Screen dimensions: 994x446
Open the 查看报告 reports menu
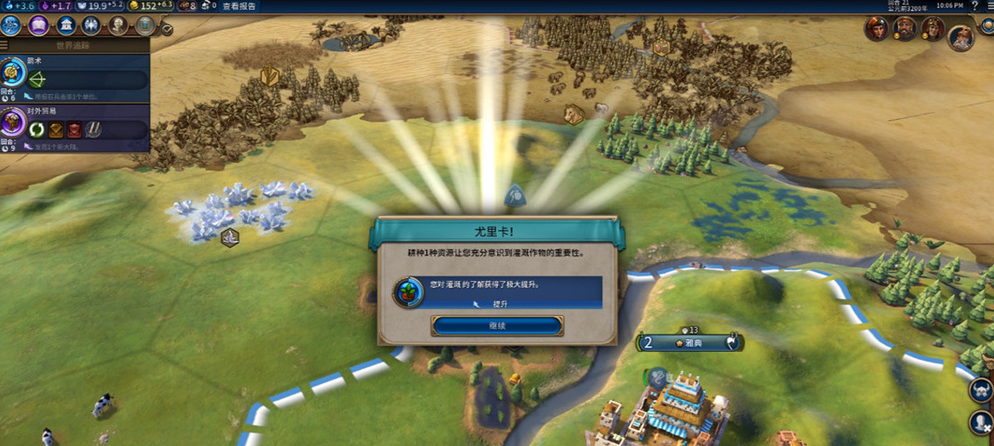point(238,6)
